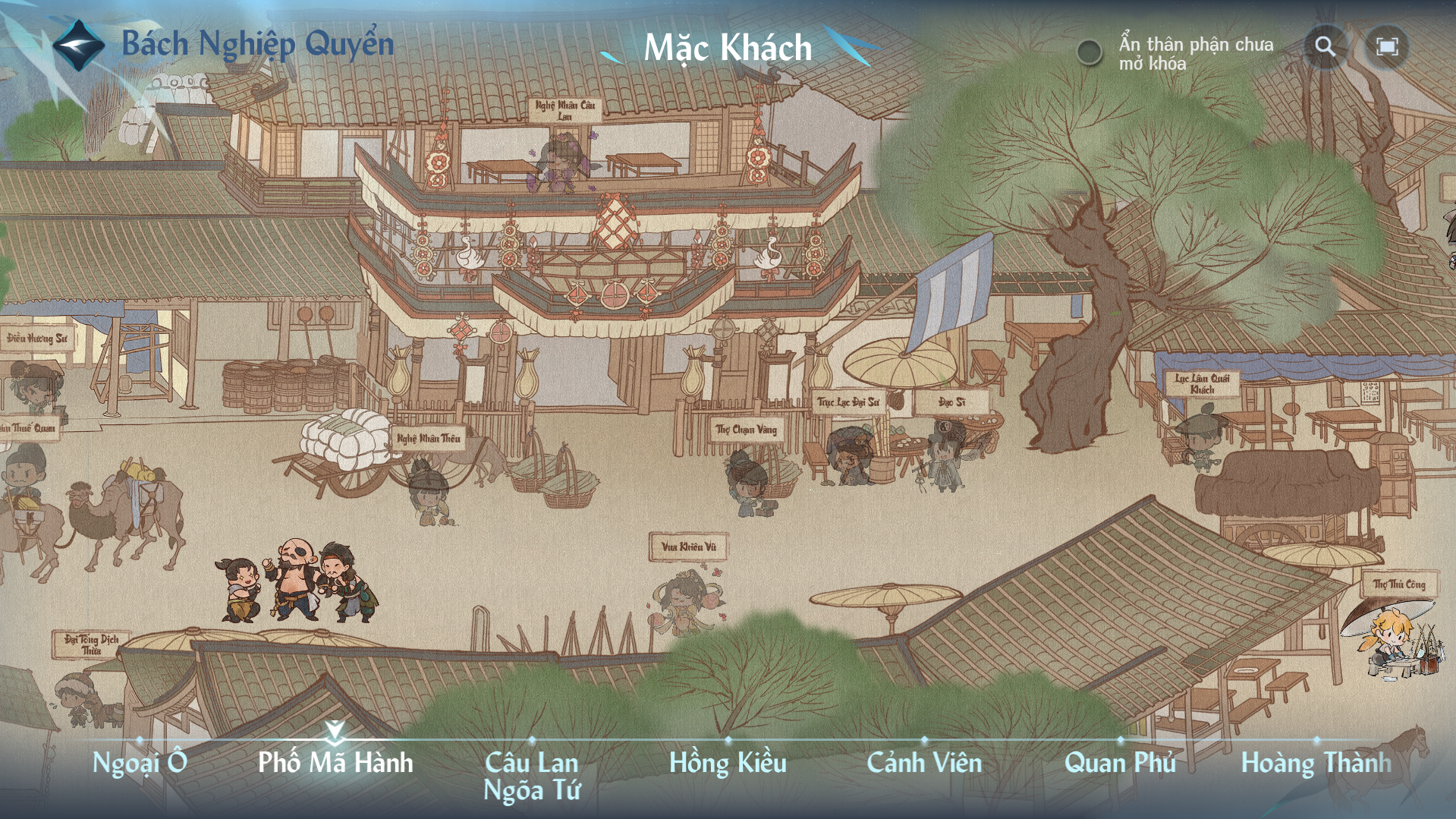
Task: Open the Trục Lạc Đại Sư label
Action: [848, 402]
